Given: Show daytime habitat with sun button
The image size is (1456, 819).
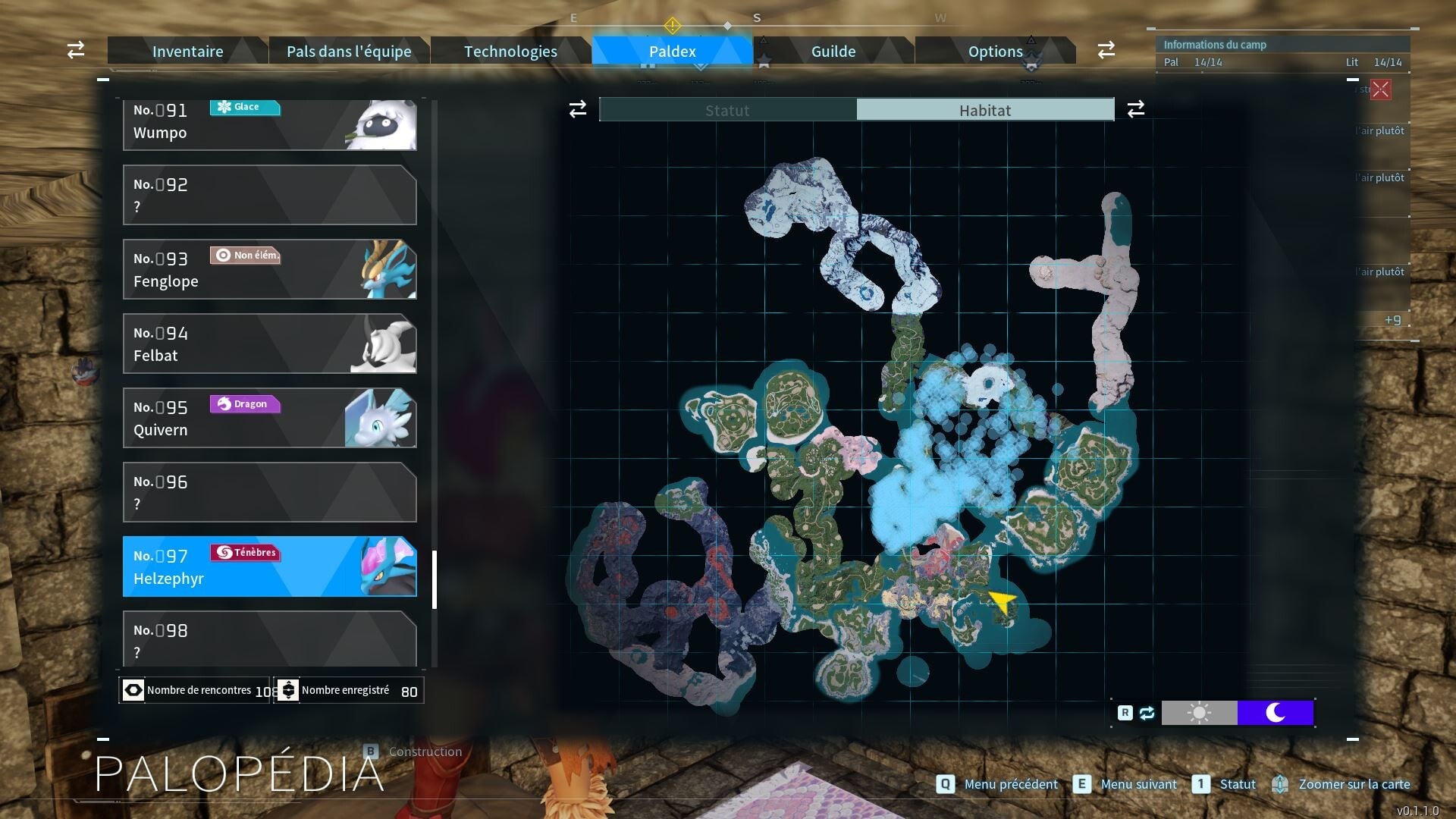Looking at the screenshot, I should tap(1199, 713).
